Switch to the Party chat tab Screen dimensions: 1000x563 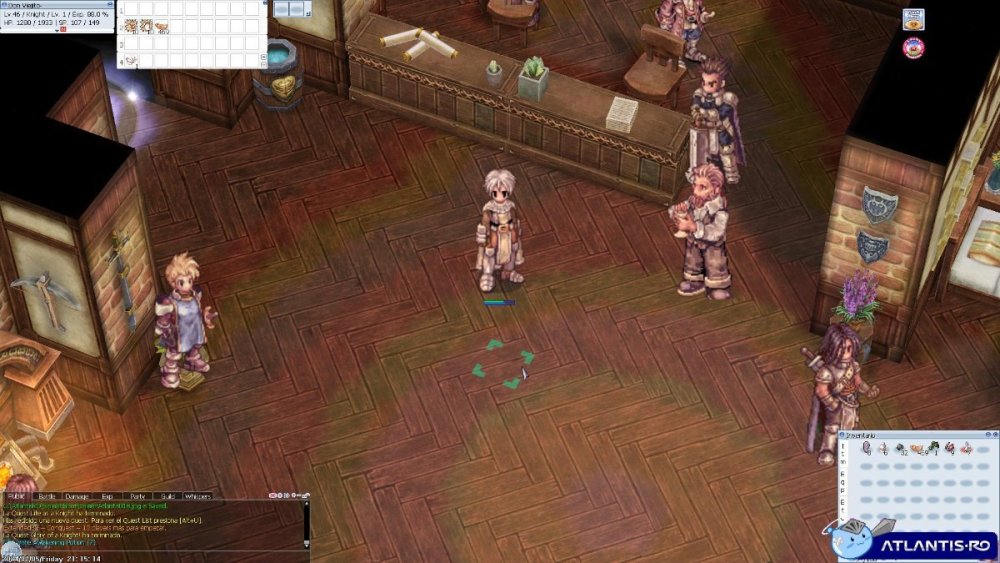(138, 496)
